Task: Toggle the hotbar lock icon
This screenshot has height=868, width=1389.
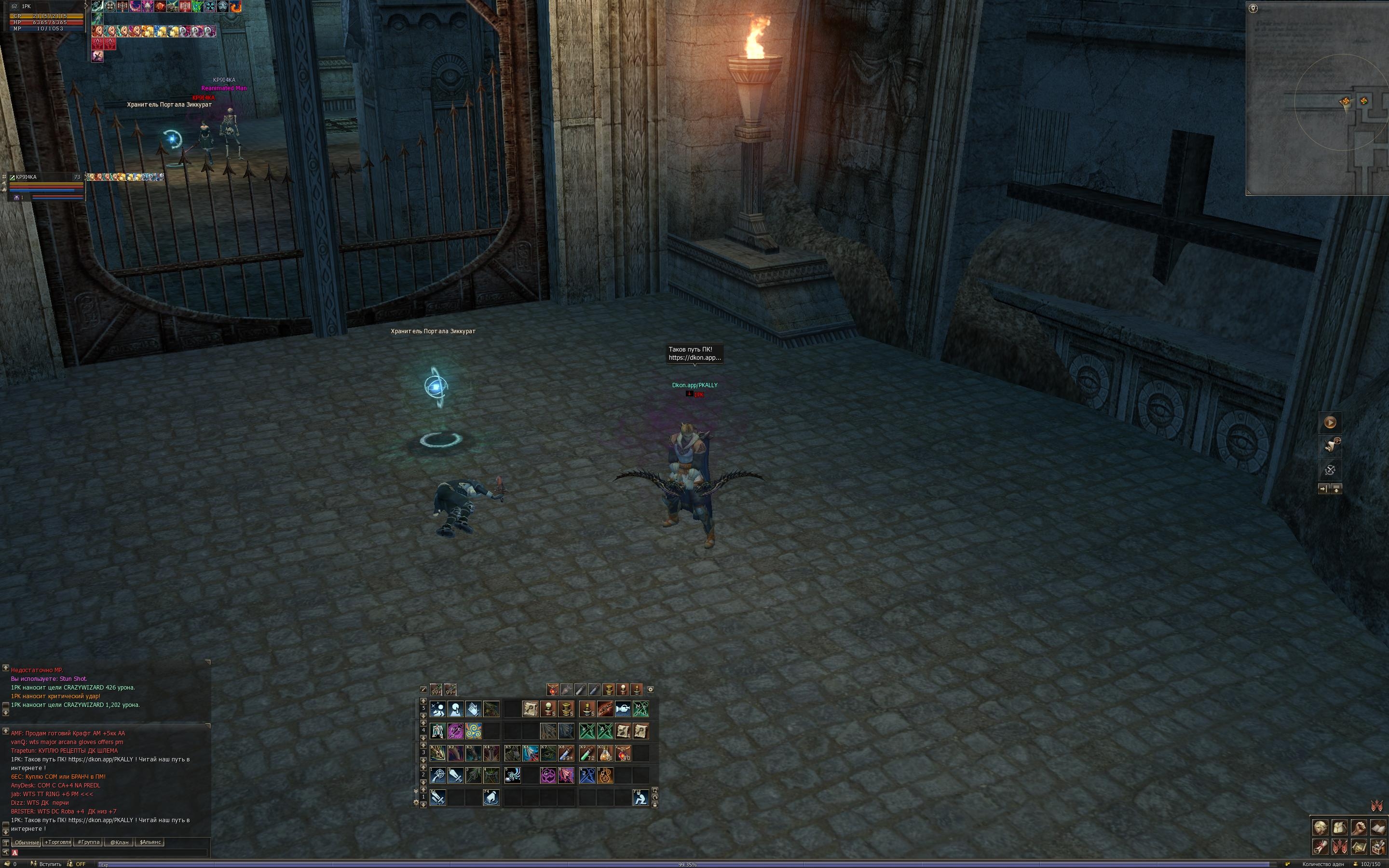Action: pos(654,805)
